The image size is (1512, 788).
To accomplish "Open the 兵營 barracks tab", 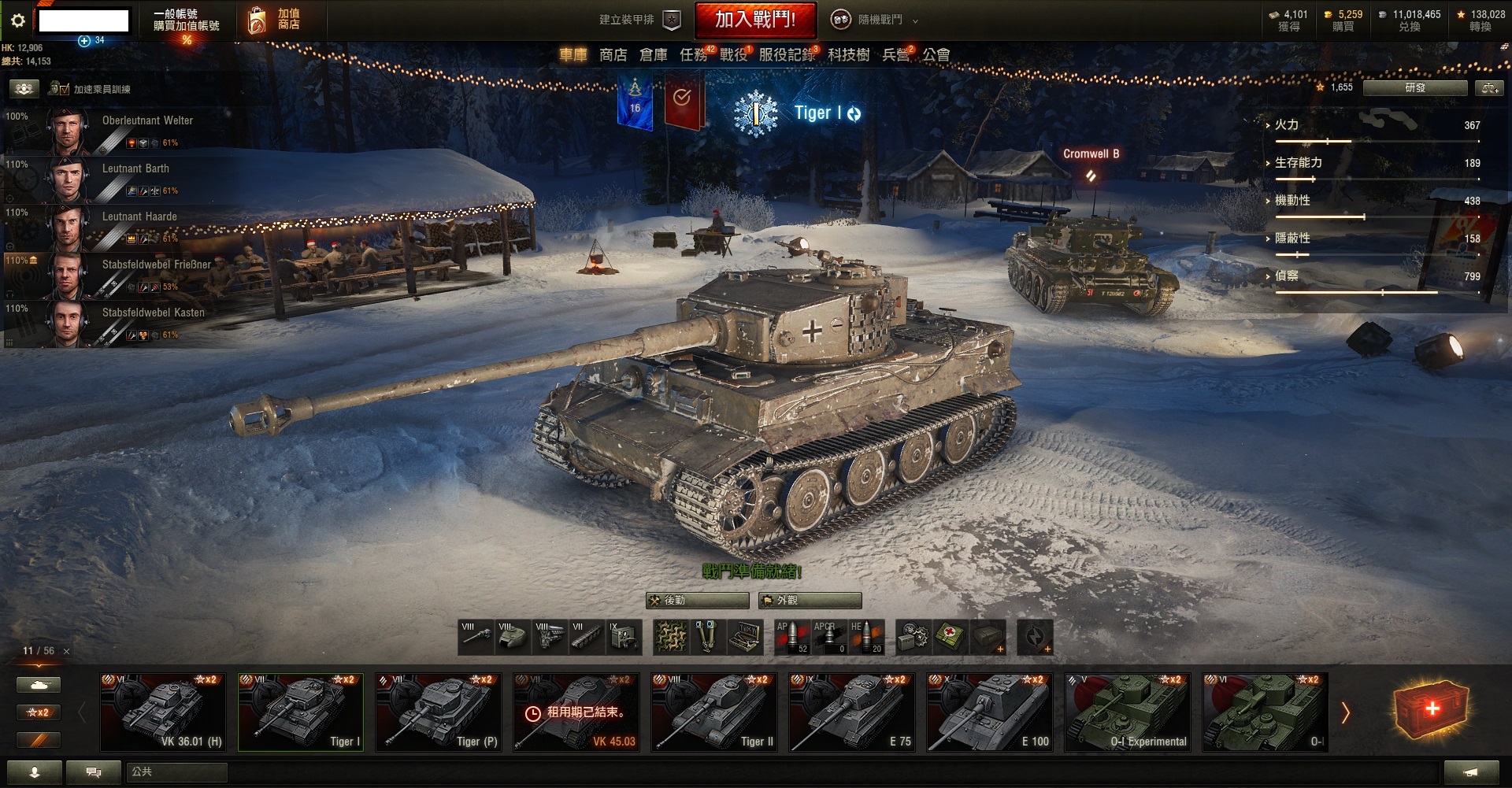I will pyautogui.click(x=895, y=55).
